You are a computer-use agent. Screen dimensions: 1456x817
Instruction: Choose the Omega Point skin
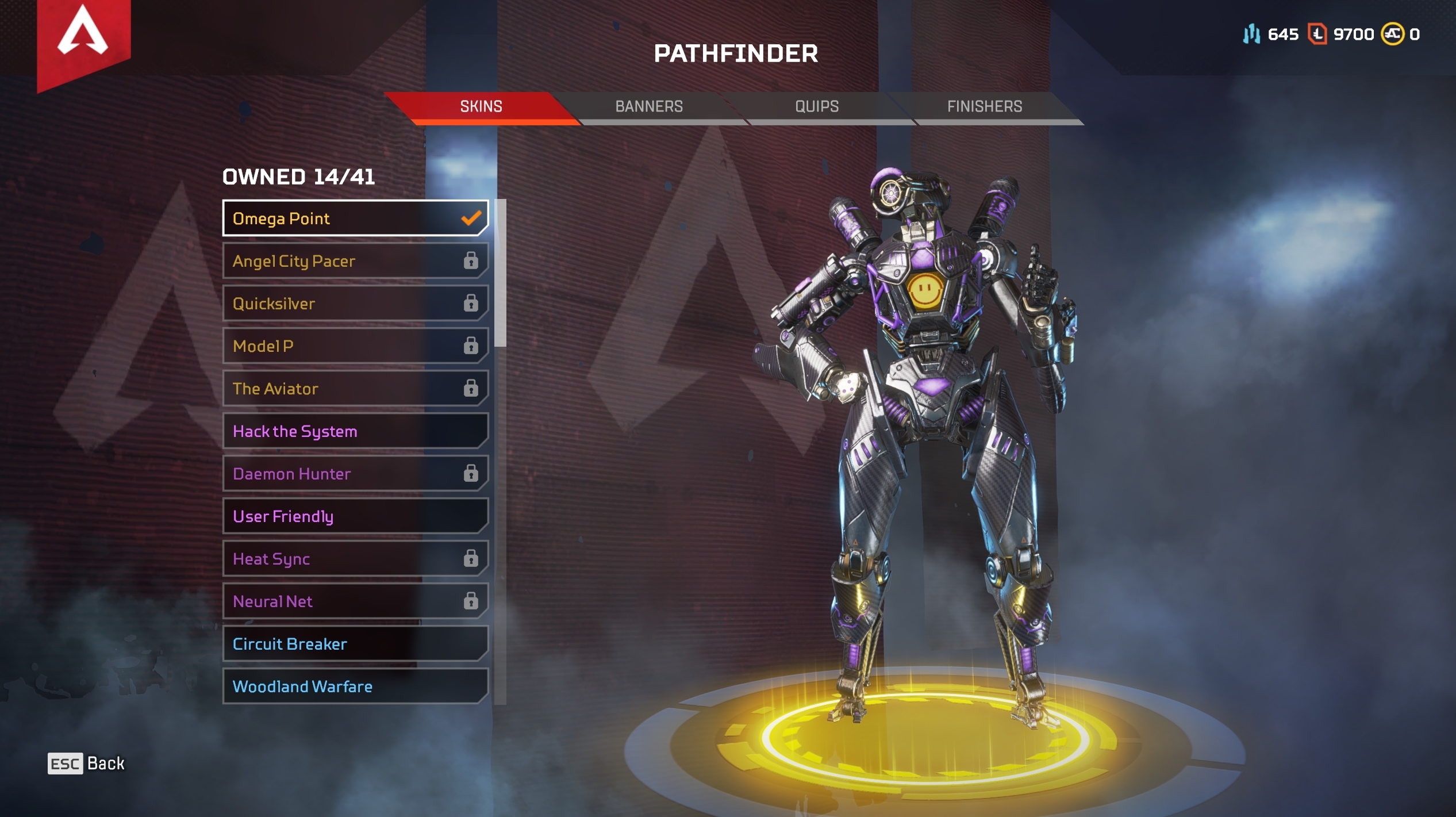pyautogui.click(x=355, y=218)
